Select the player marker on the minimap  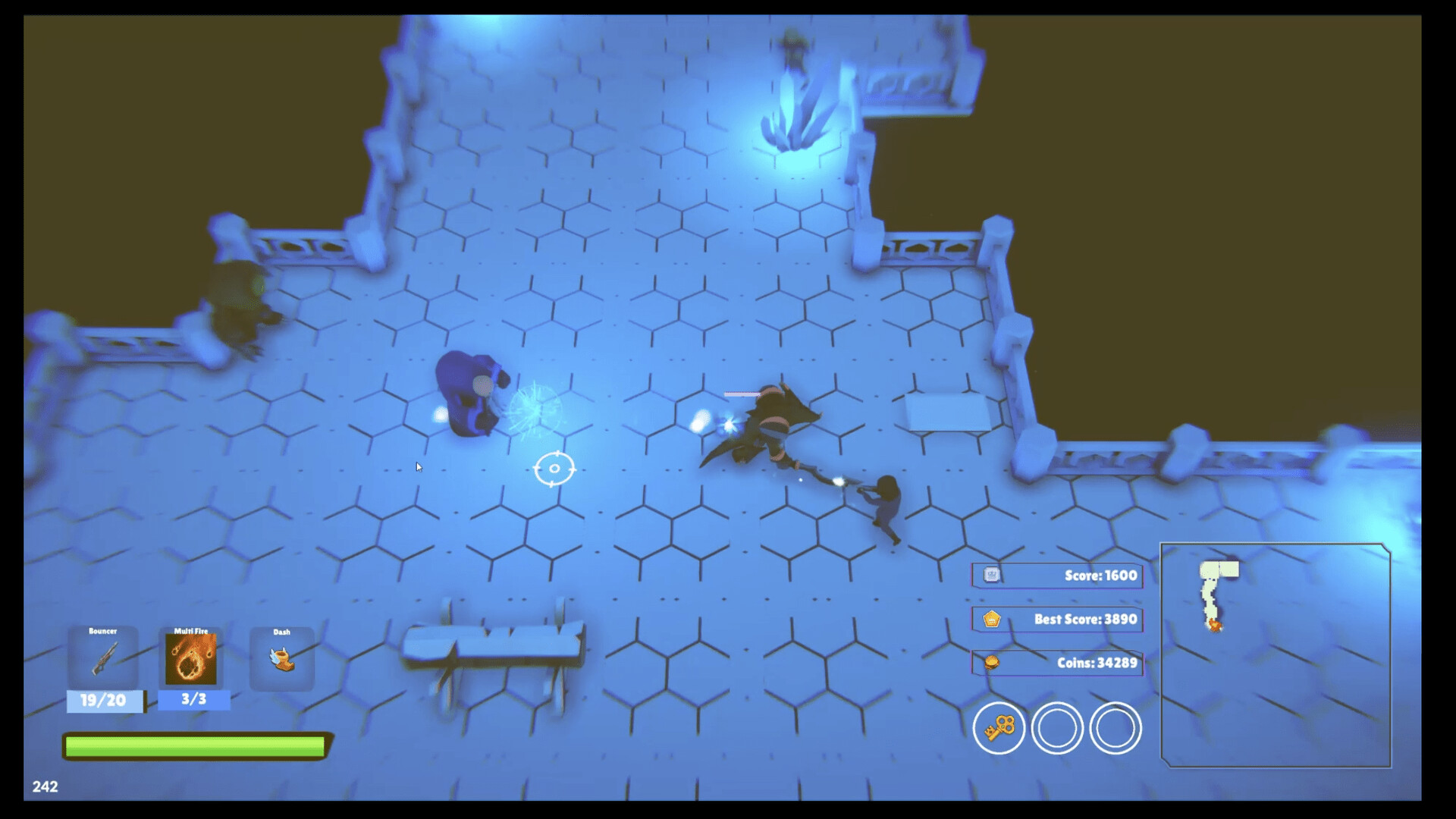(x=1215, y=626)
